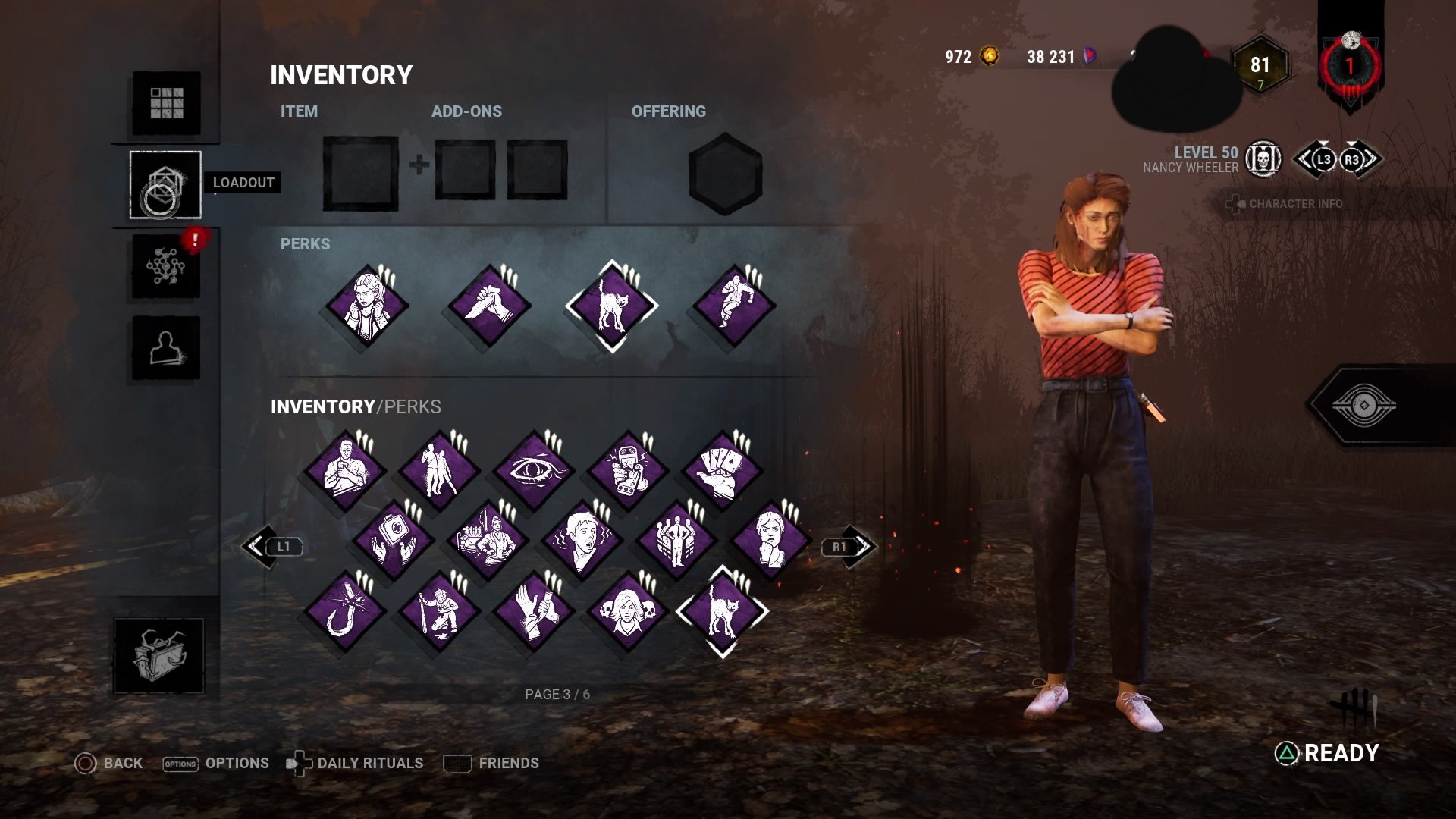Pick the eye perk in inventory
Screen dimensions: 1456x819
pyautogui.click(x=533, y=470)
